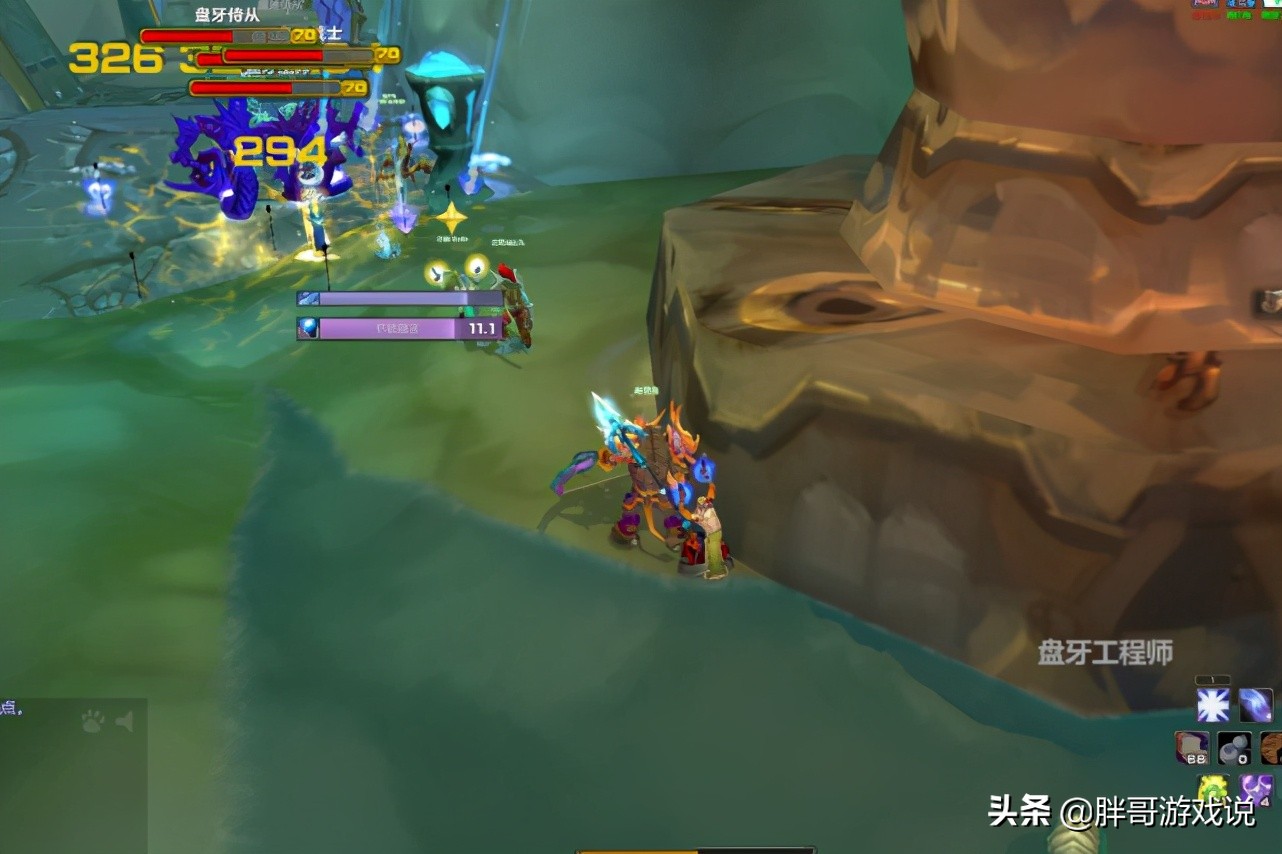Select the 盘牙工程师 mob nameplate

point(1104,649)
